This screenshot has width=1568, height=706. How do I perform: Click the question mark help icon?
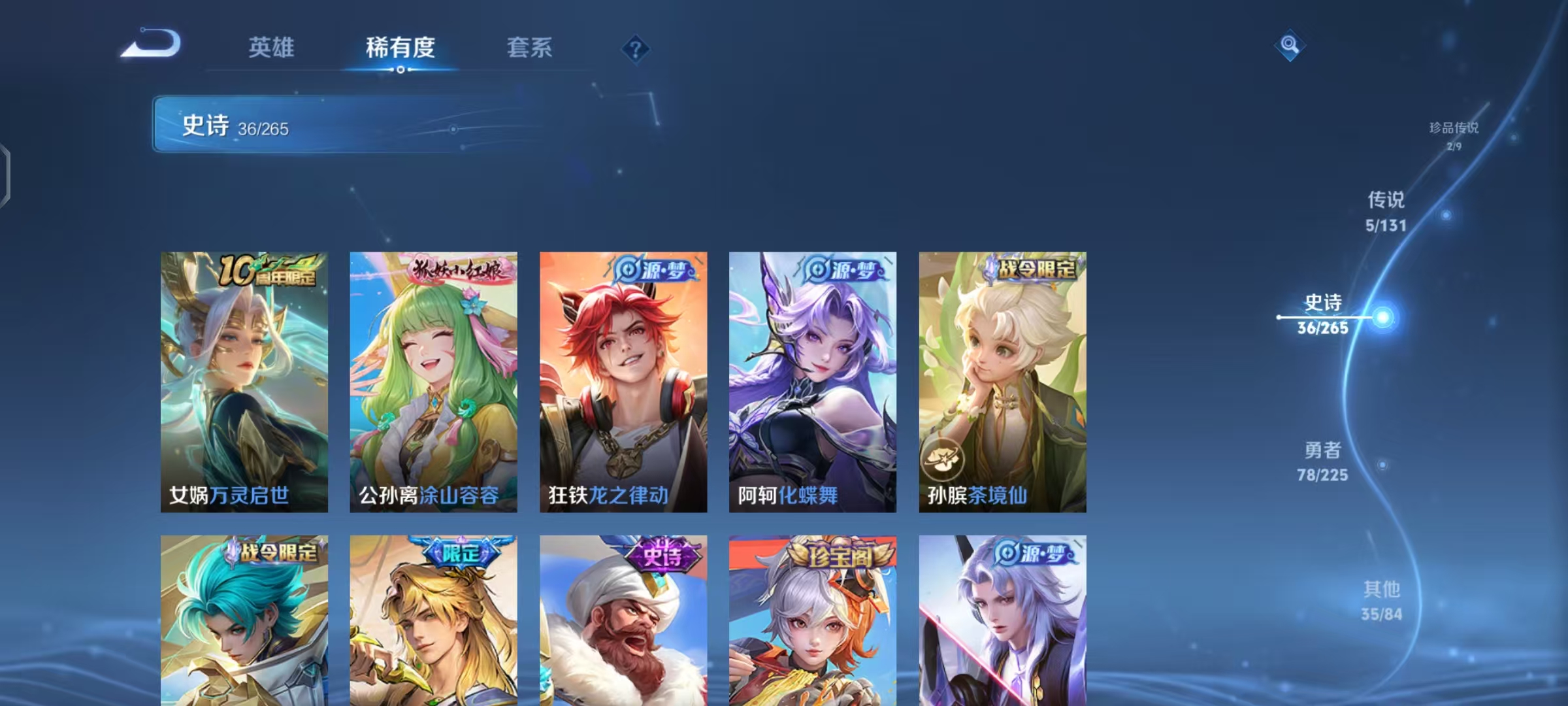[x=636, y=49]
